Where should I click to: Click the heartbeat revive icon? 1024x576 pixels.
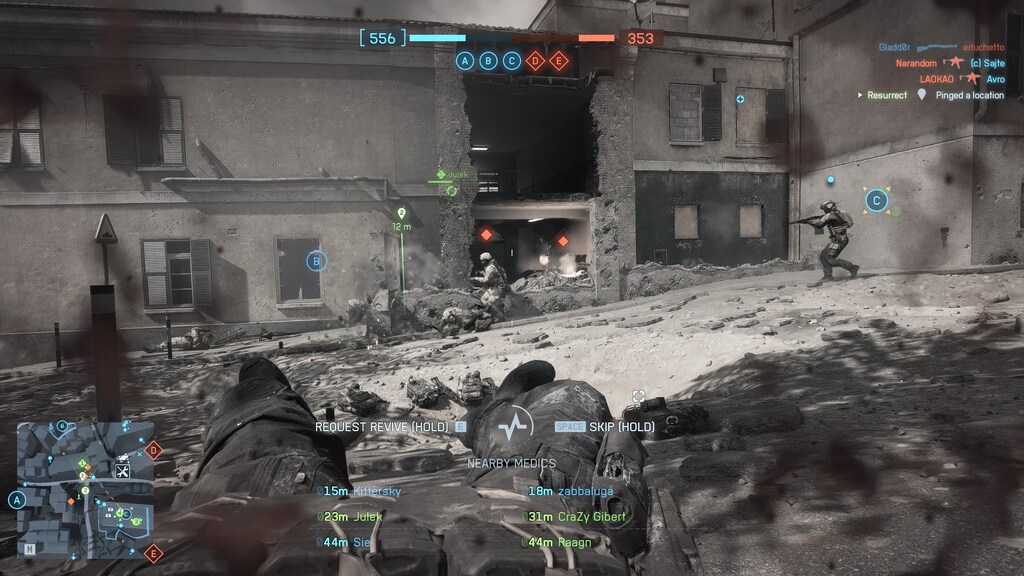515,426
